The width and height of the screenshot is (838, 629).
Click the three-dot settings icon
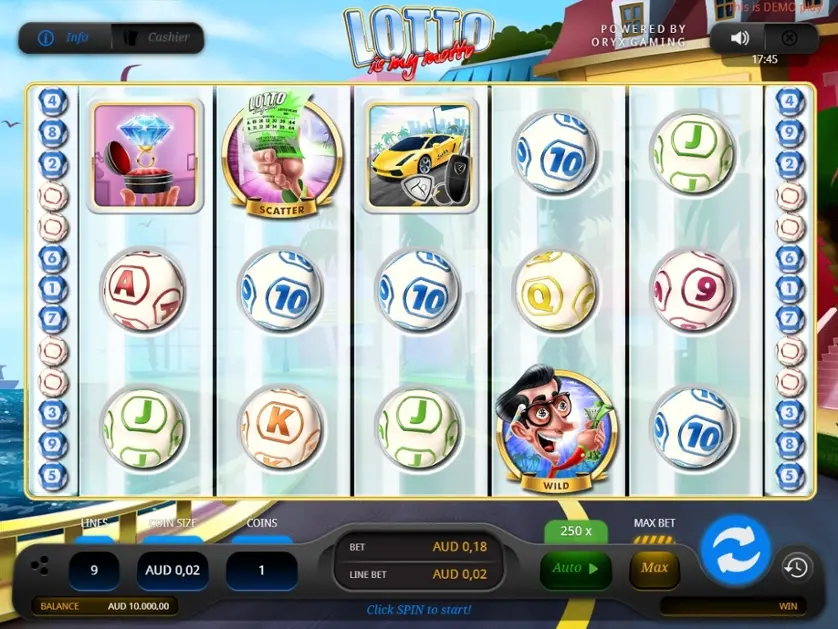[39, 566]
